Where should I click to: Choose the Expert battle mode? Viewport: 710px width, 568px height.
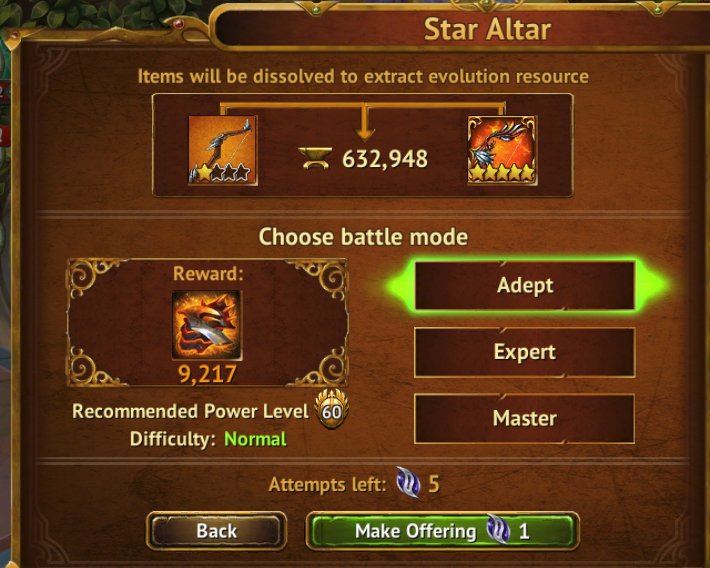click(524, 352)
